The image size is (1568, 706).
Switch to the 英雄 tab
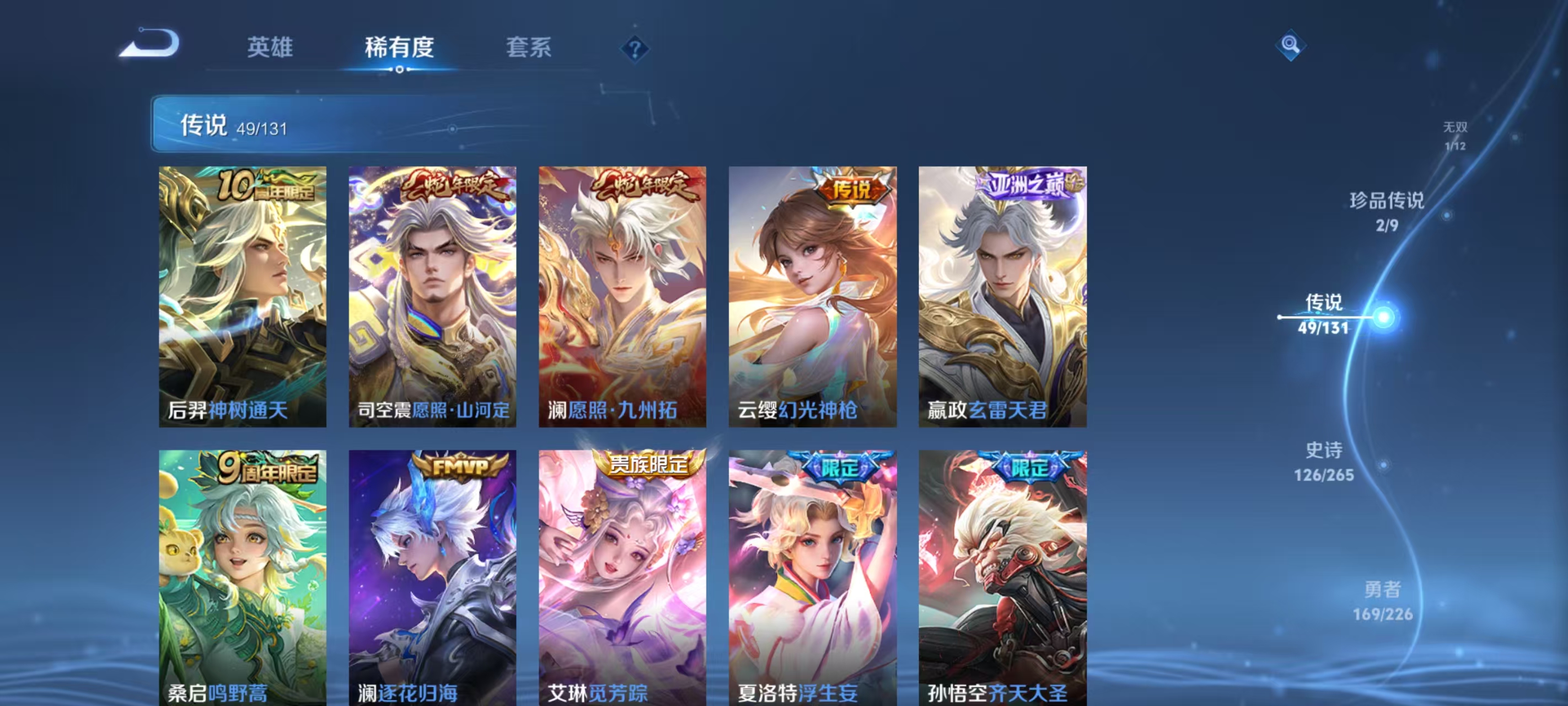click(x=270, y=47)
